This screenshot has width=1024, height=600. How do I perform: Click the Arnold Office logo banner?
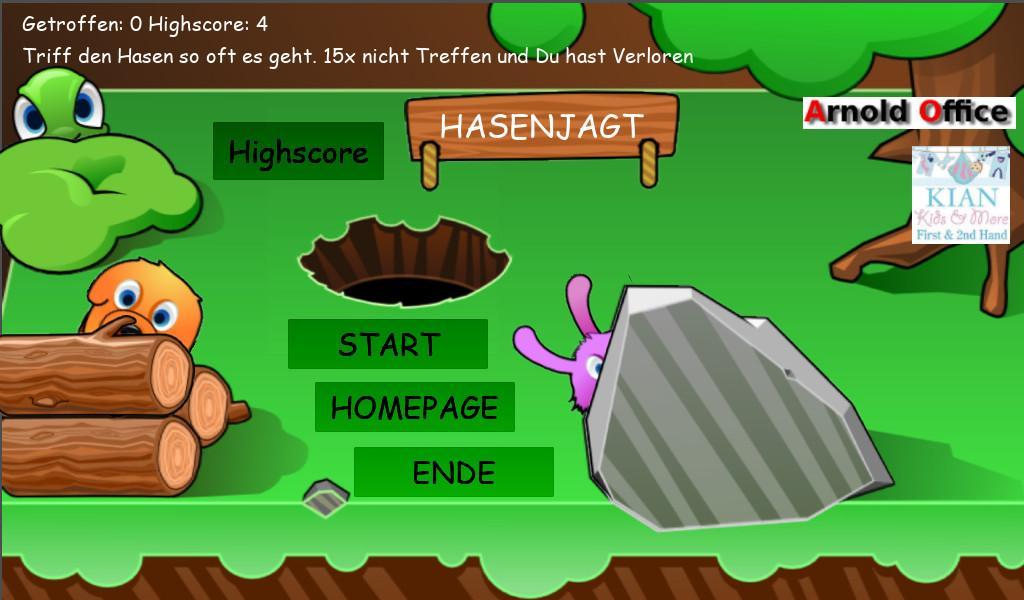(908, 112)
